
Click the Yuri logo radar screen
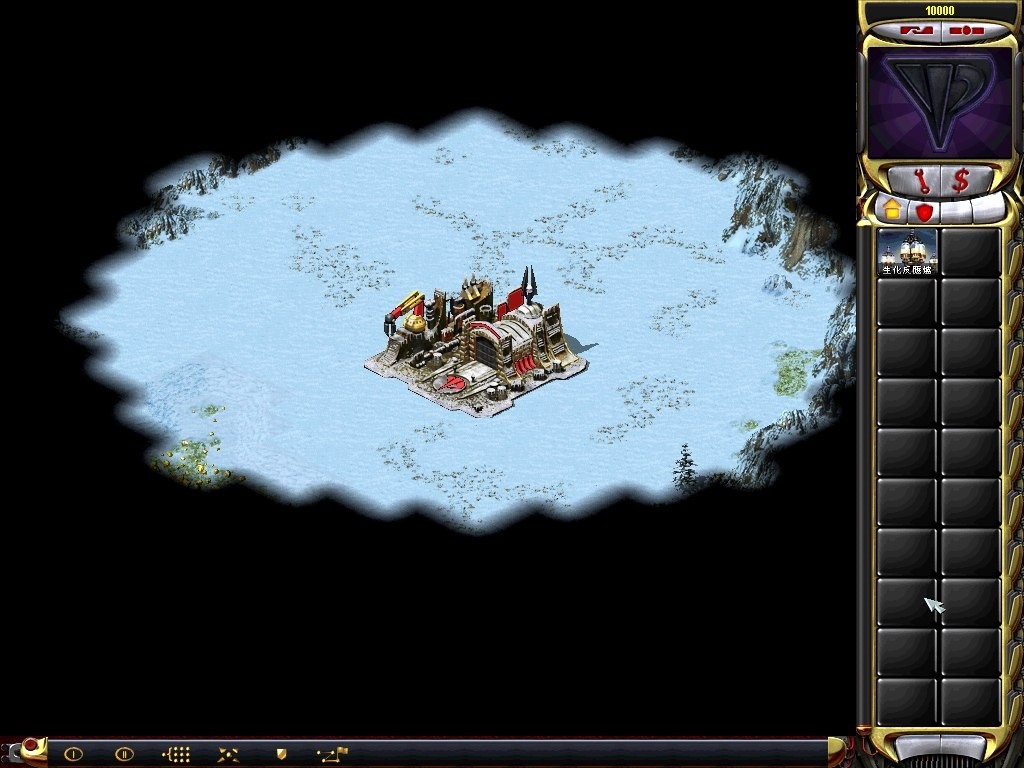[939, 103]
